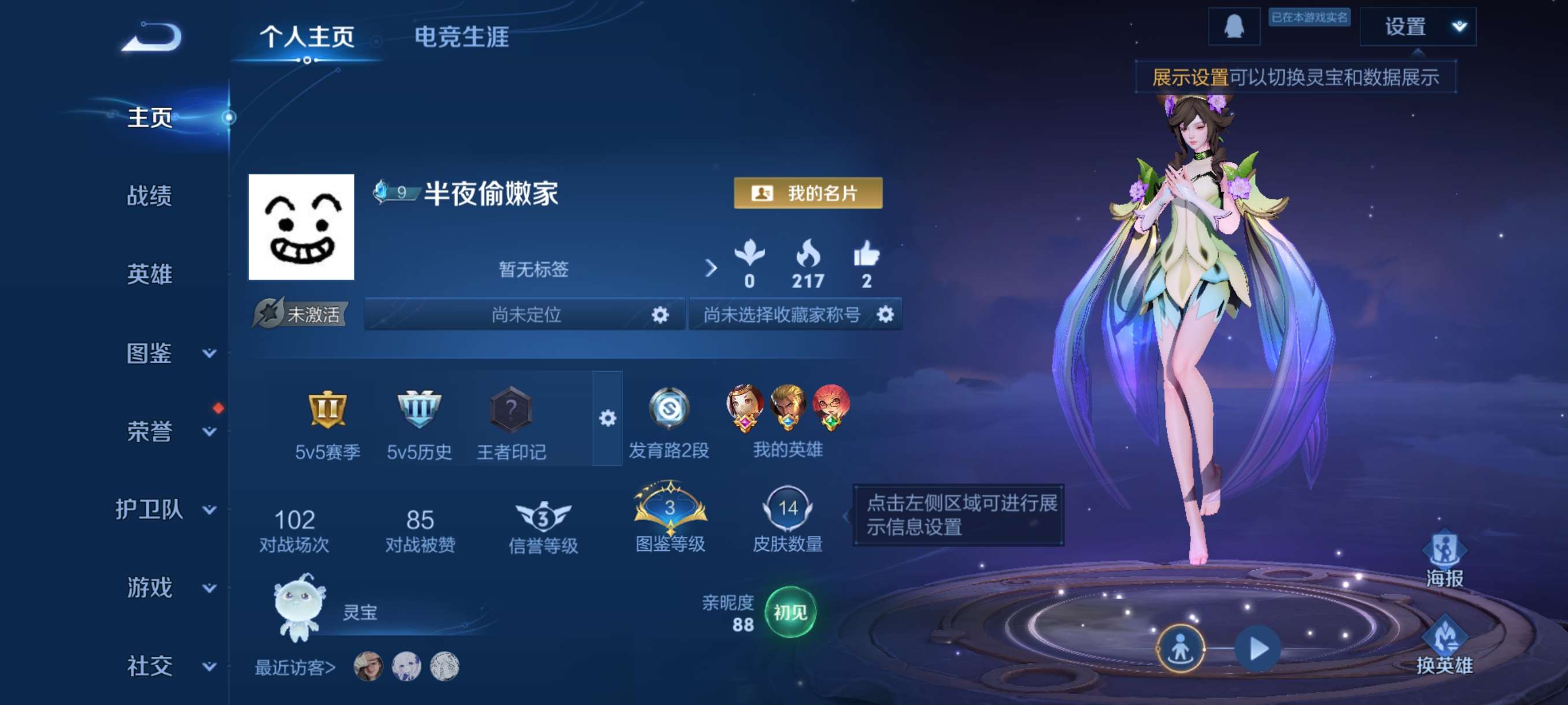Select 战绩 in the sidebar menu
The height and width of the screenshot is (705, 1568).
(x=150, y=196)
